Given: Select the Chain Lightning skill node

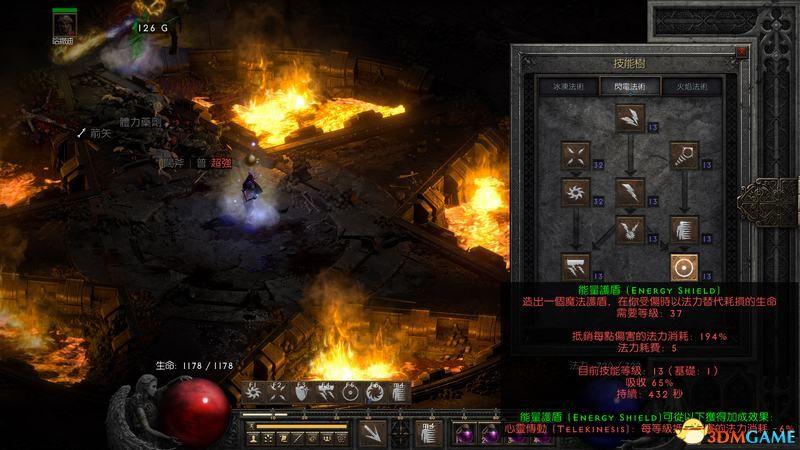Looking at the screenshot, I should pos(628,228).
